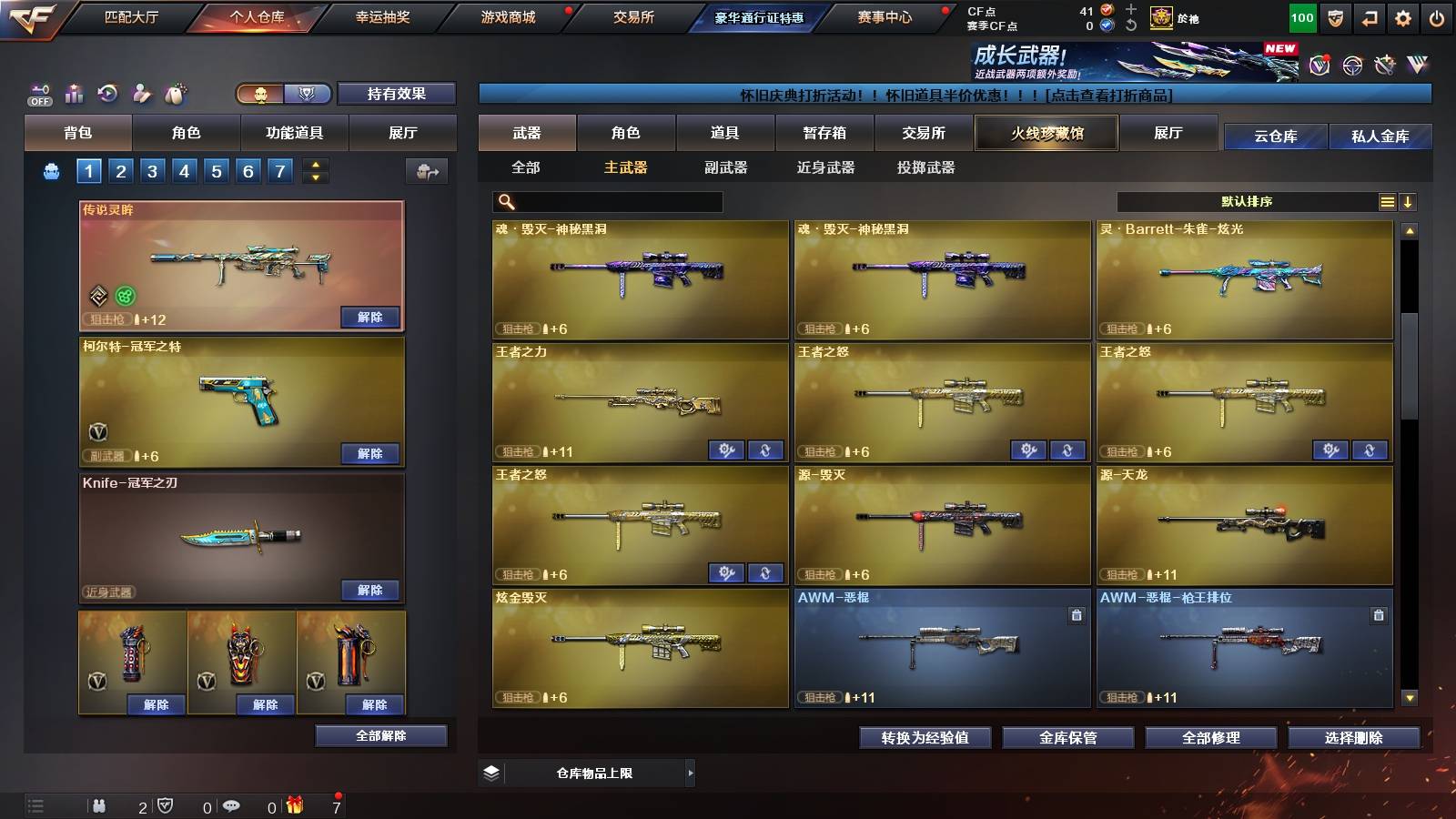Click the 全部解除 button
The width and height of the screenshot is (1456, 819).
(x=381, y=735)
